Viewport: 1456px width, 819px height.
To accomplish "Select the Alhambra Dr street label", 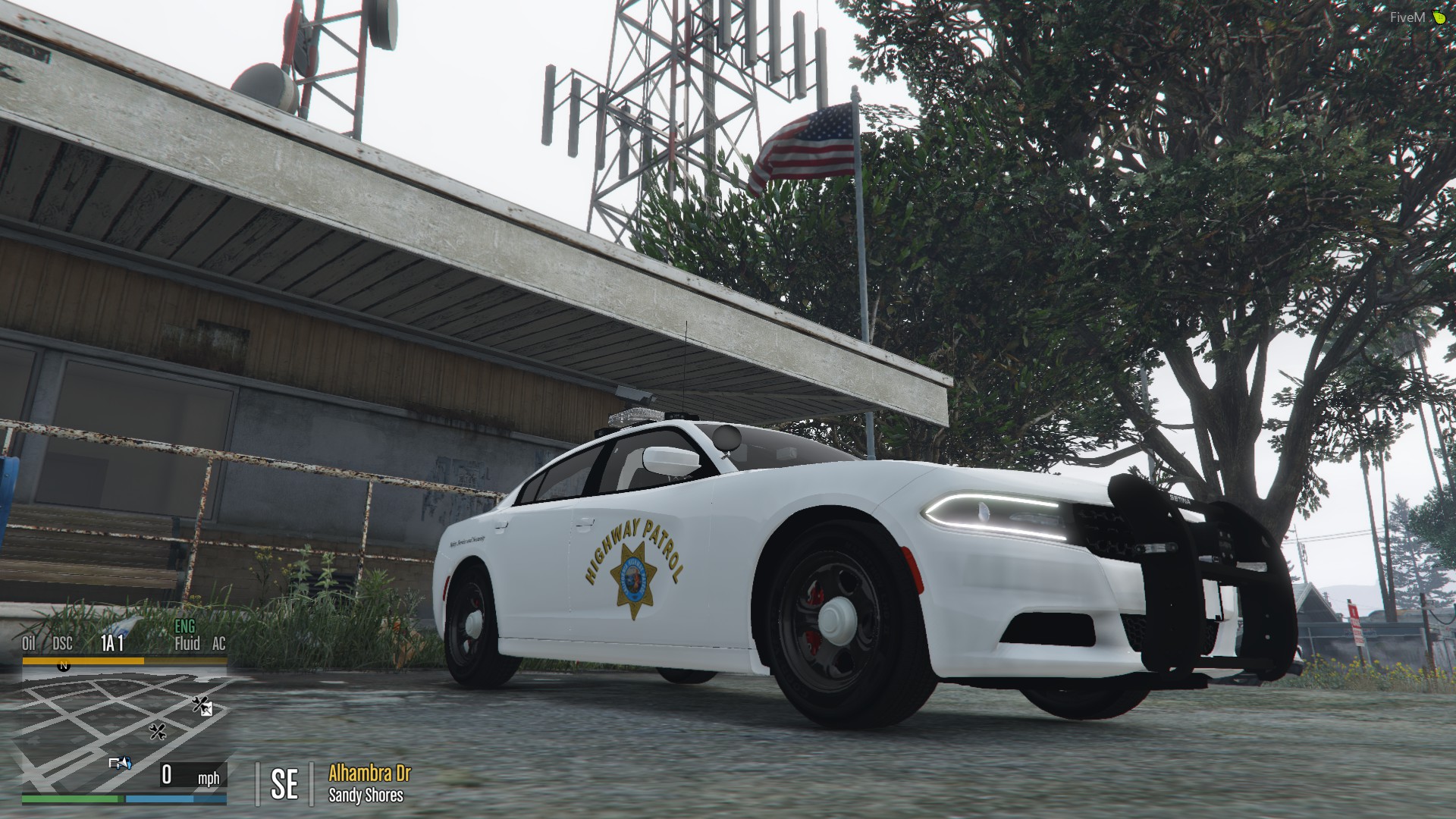I will (x=369, y=775).
